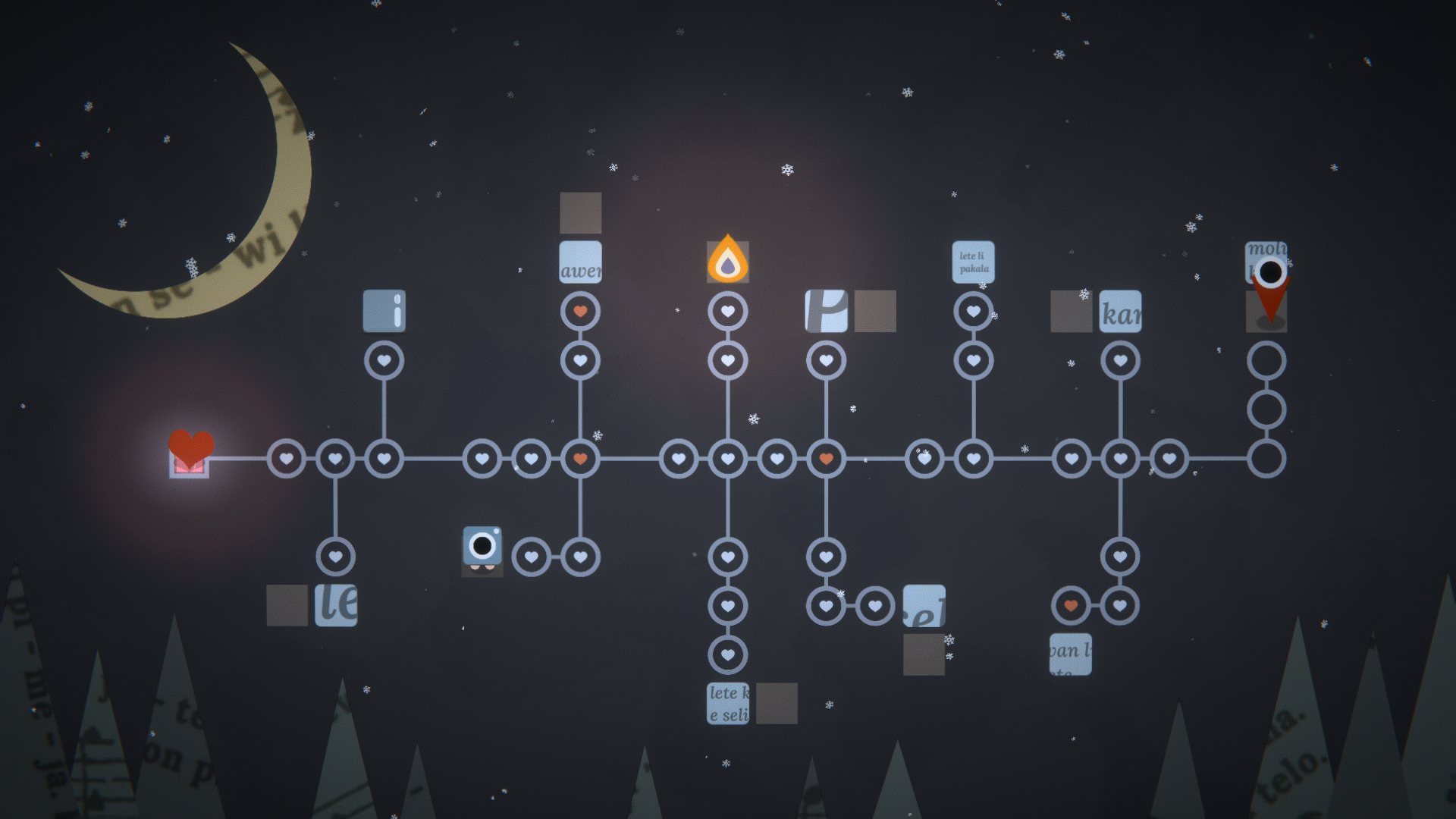Choose the tile with the letter "i"

click(x=384, y=311)
